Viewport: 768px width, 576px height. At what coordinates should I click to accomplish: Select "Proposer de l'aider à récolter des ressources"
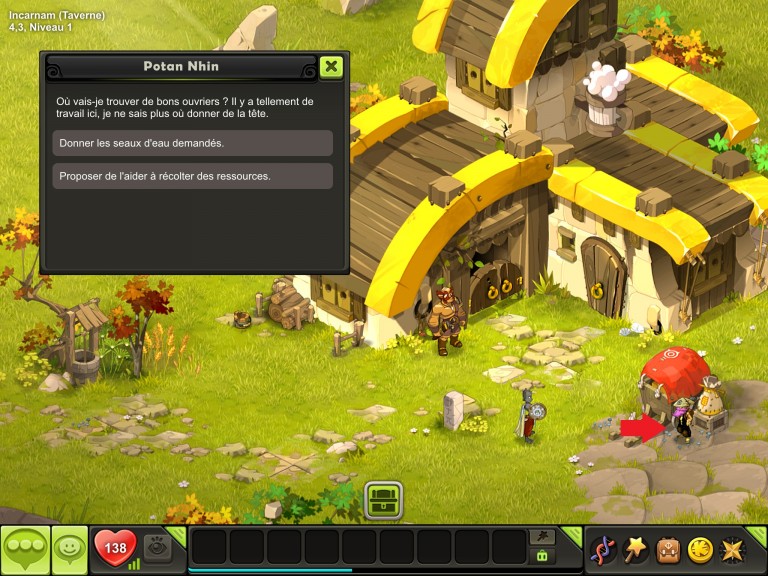(x=192, y=176)
